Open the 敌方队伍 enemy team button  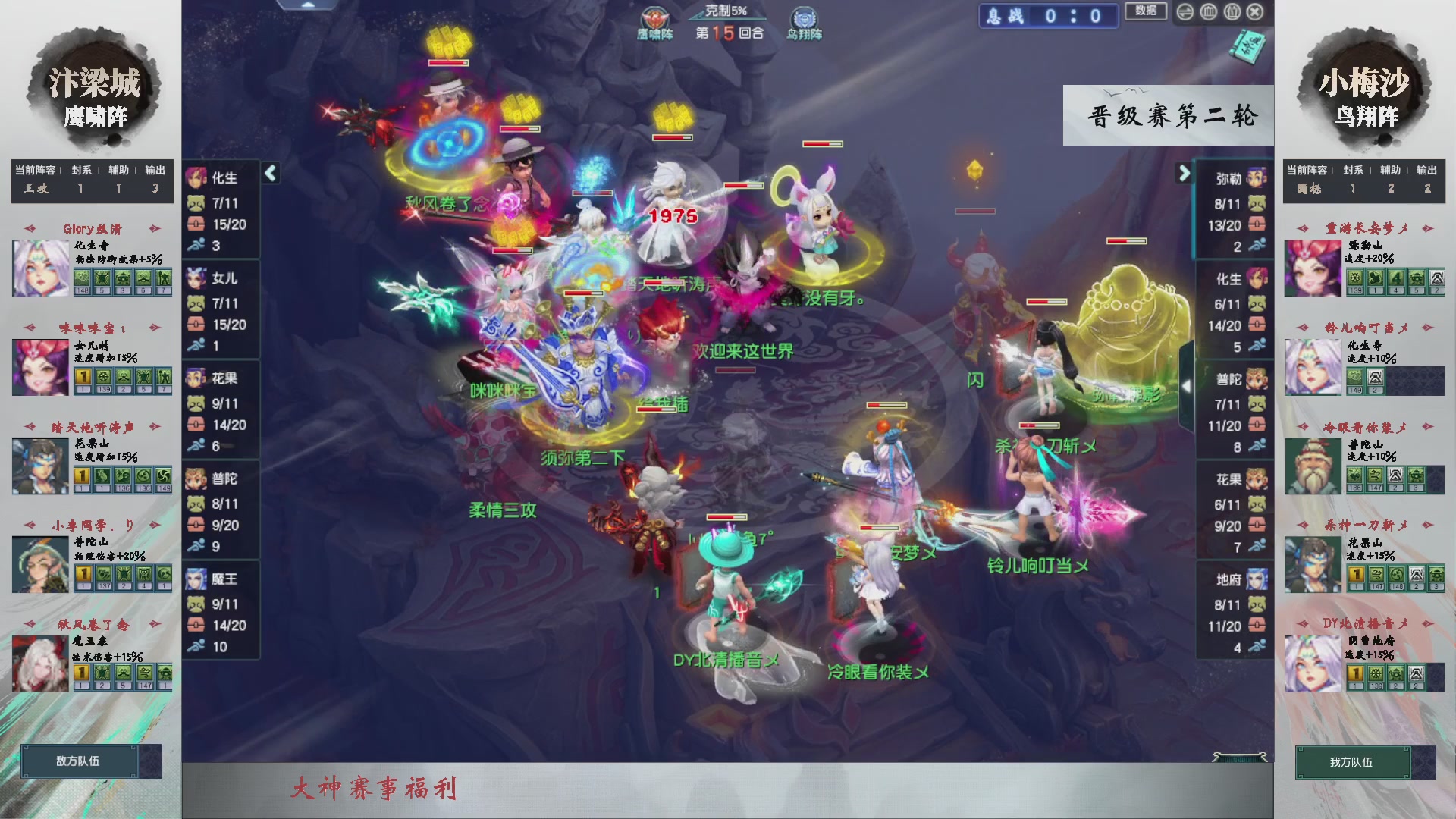[78, 761]
